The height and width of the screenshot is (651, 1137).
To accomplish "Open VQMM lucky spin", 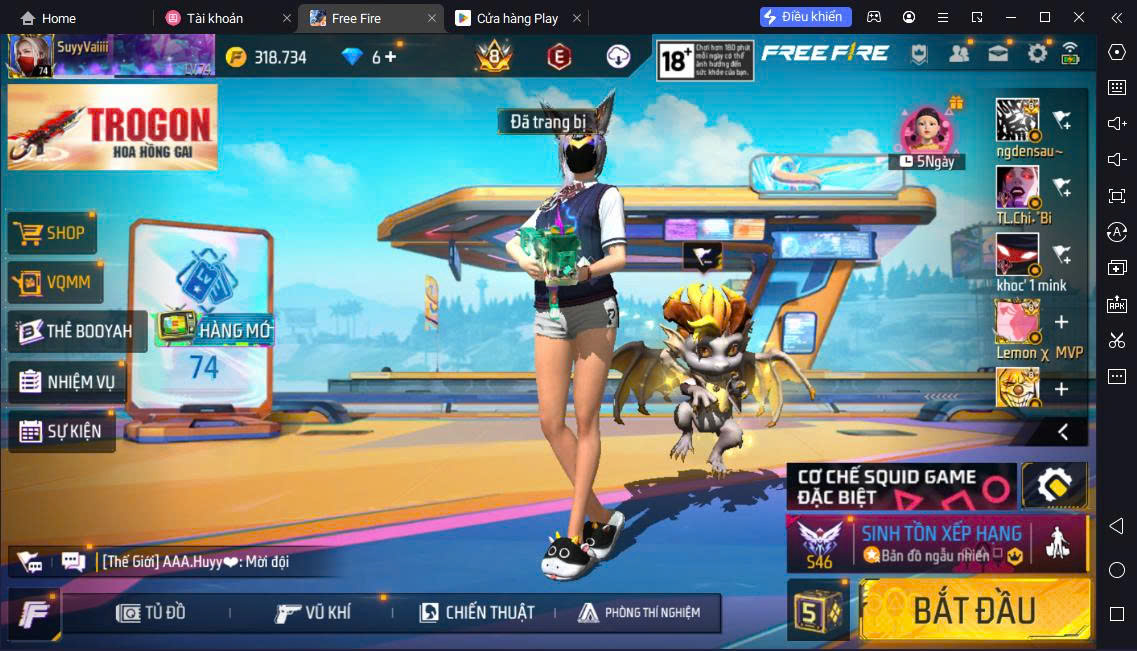I will (55, 283).
